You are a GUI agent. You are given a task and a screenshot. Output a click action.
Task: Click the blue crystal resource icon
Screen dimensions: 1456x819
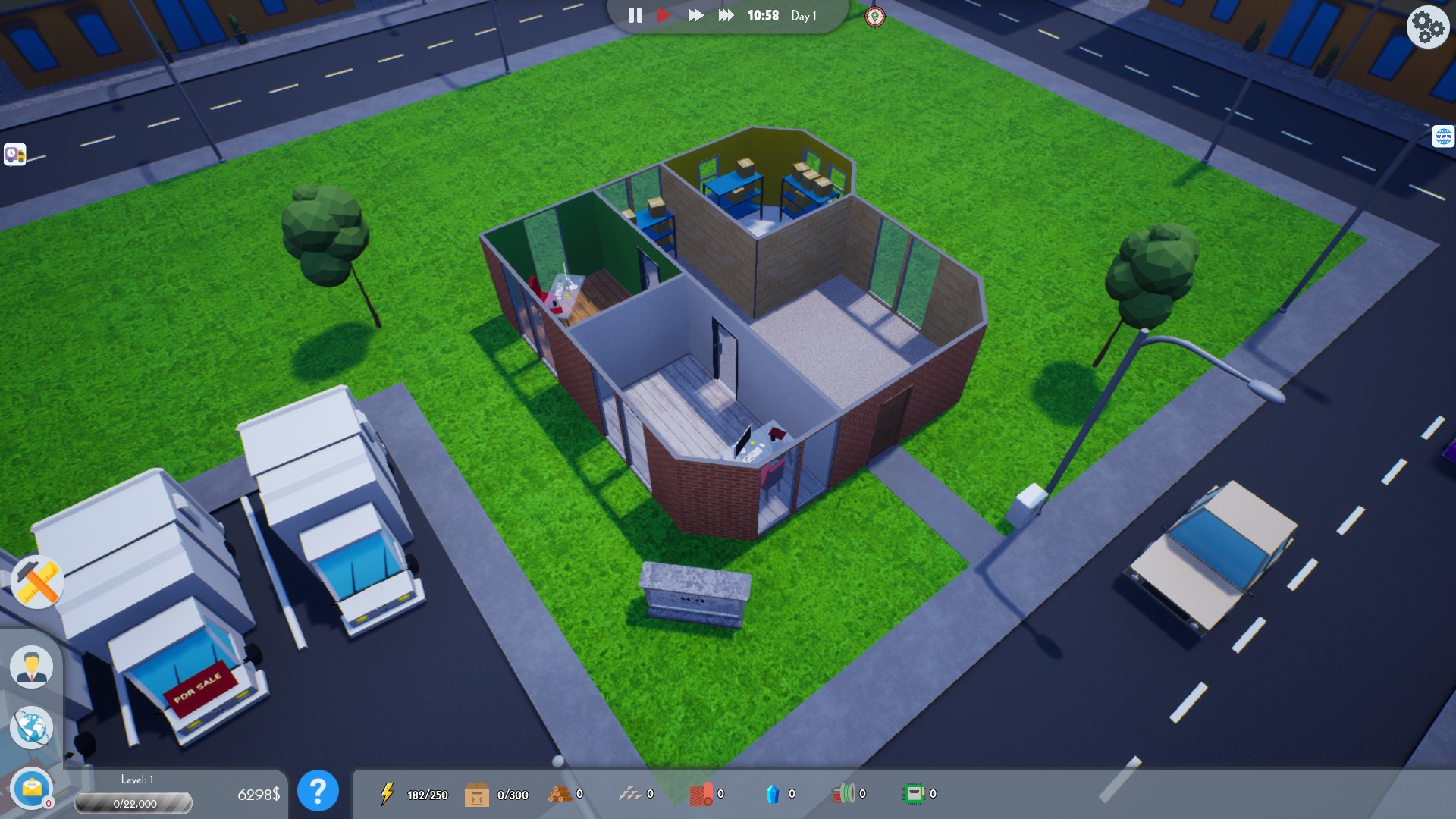772,793
